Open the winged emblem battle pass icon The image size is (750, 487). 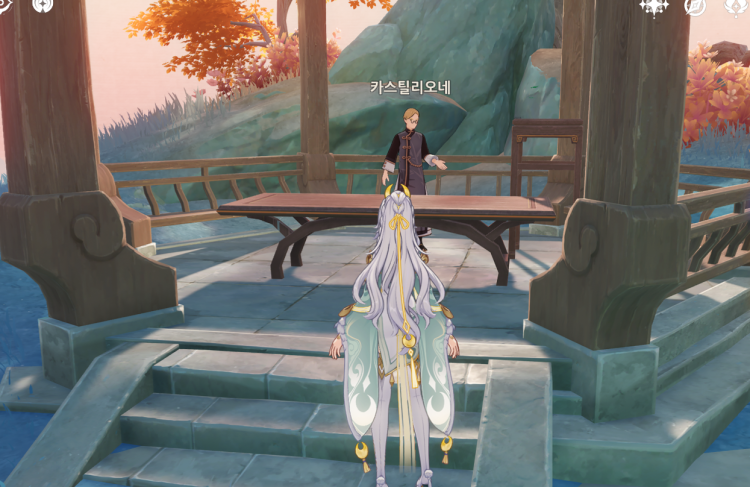[735, 6]
